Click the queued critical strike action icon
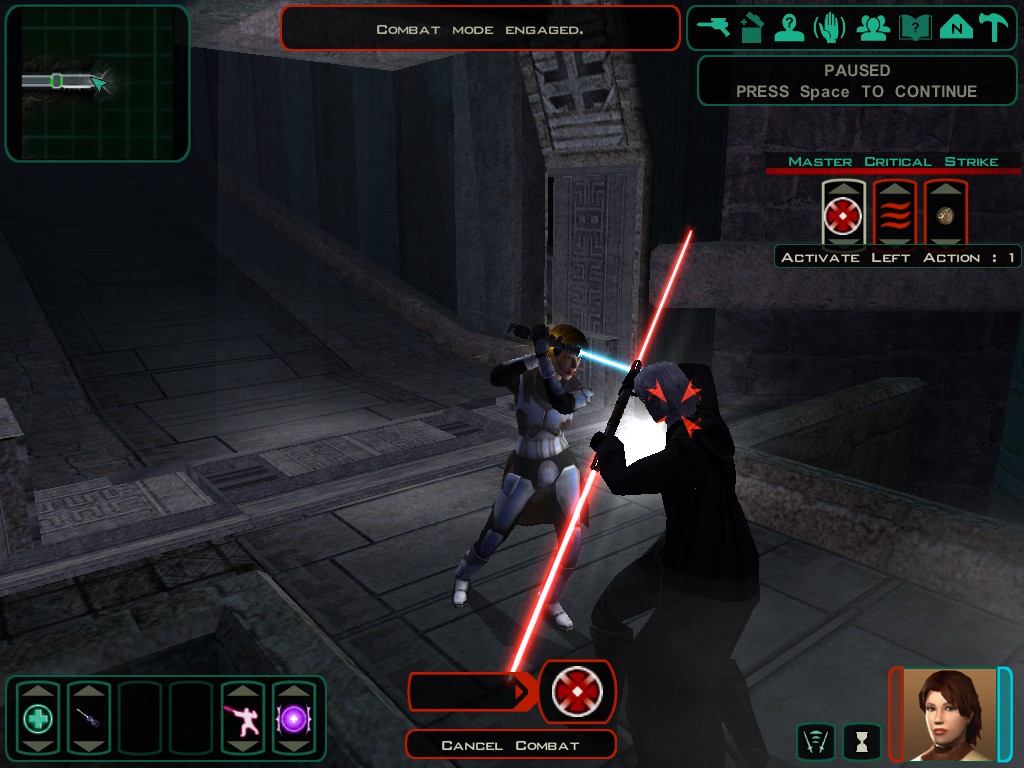 click(x=577, y=691)
